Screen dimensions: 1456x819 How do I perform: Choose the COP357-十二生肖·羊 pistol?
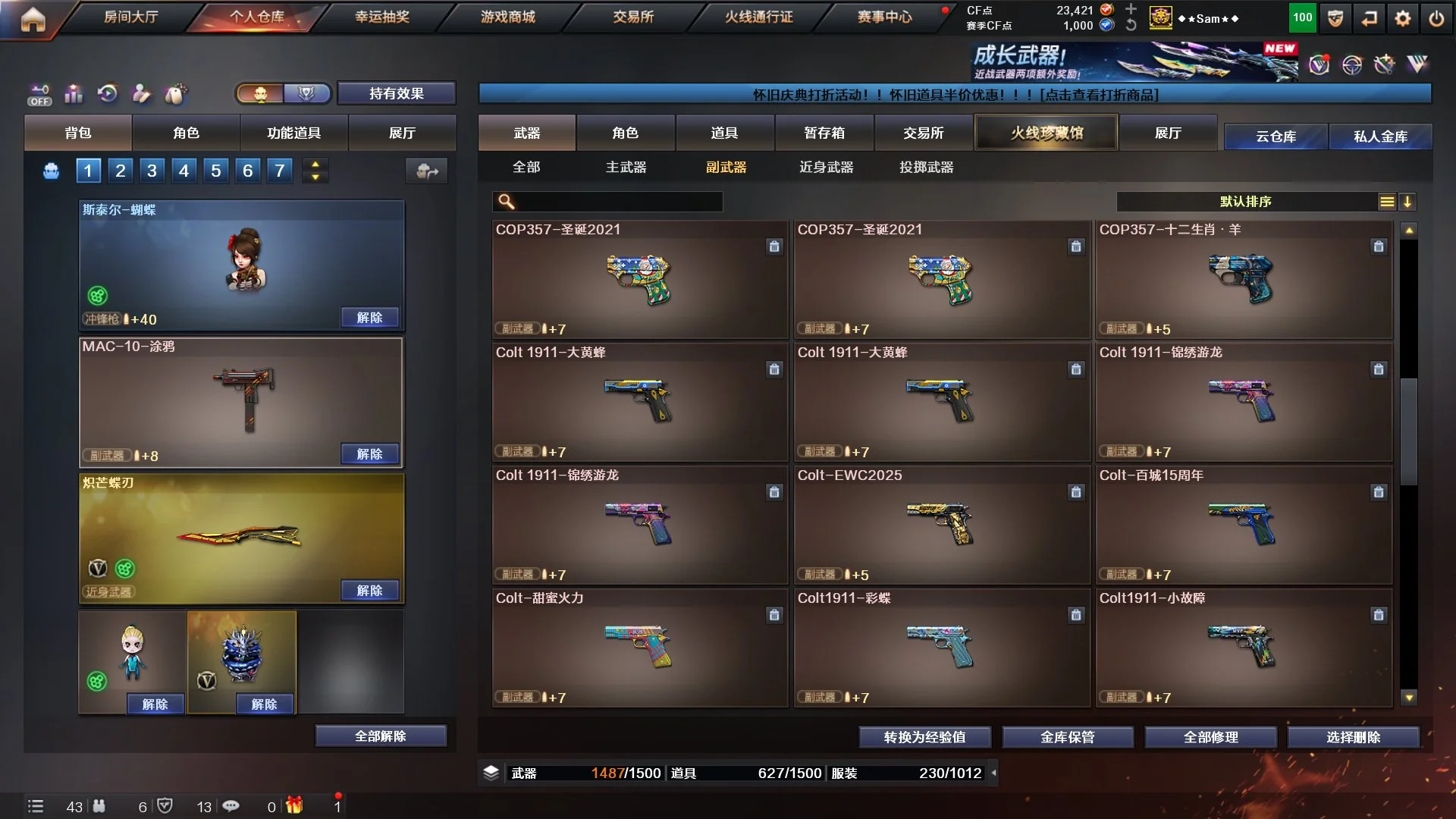1243,279
